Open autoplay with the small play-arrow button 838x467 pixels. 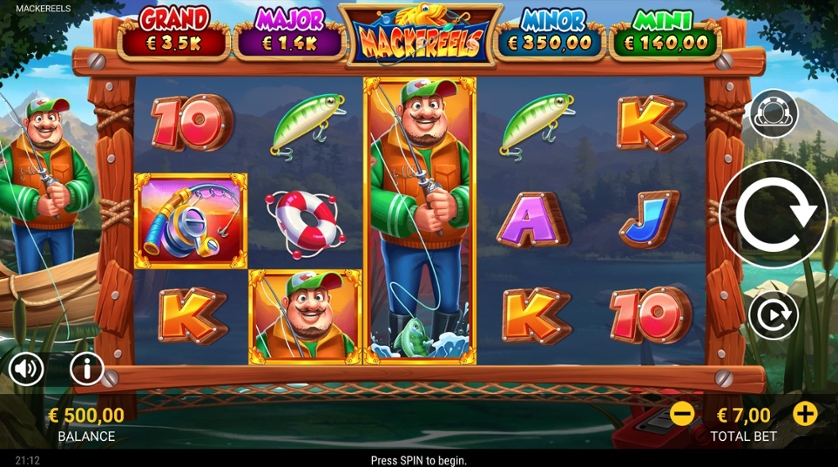pyautogui.click(x=773, y=316)
